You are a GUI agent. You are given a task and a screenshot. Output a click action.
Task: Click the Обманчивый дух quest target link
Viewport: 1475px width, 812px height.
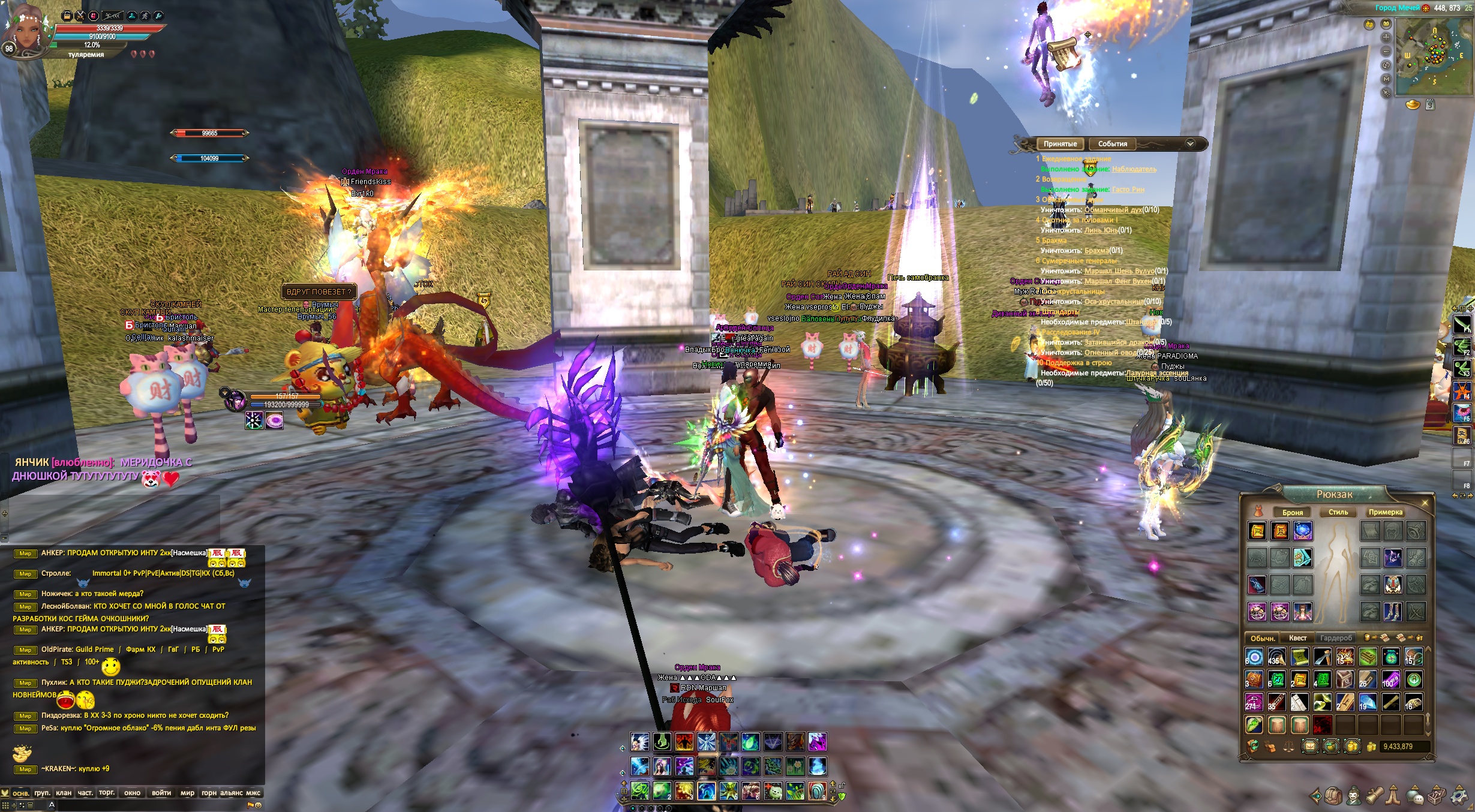1114,210
